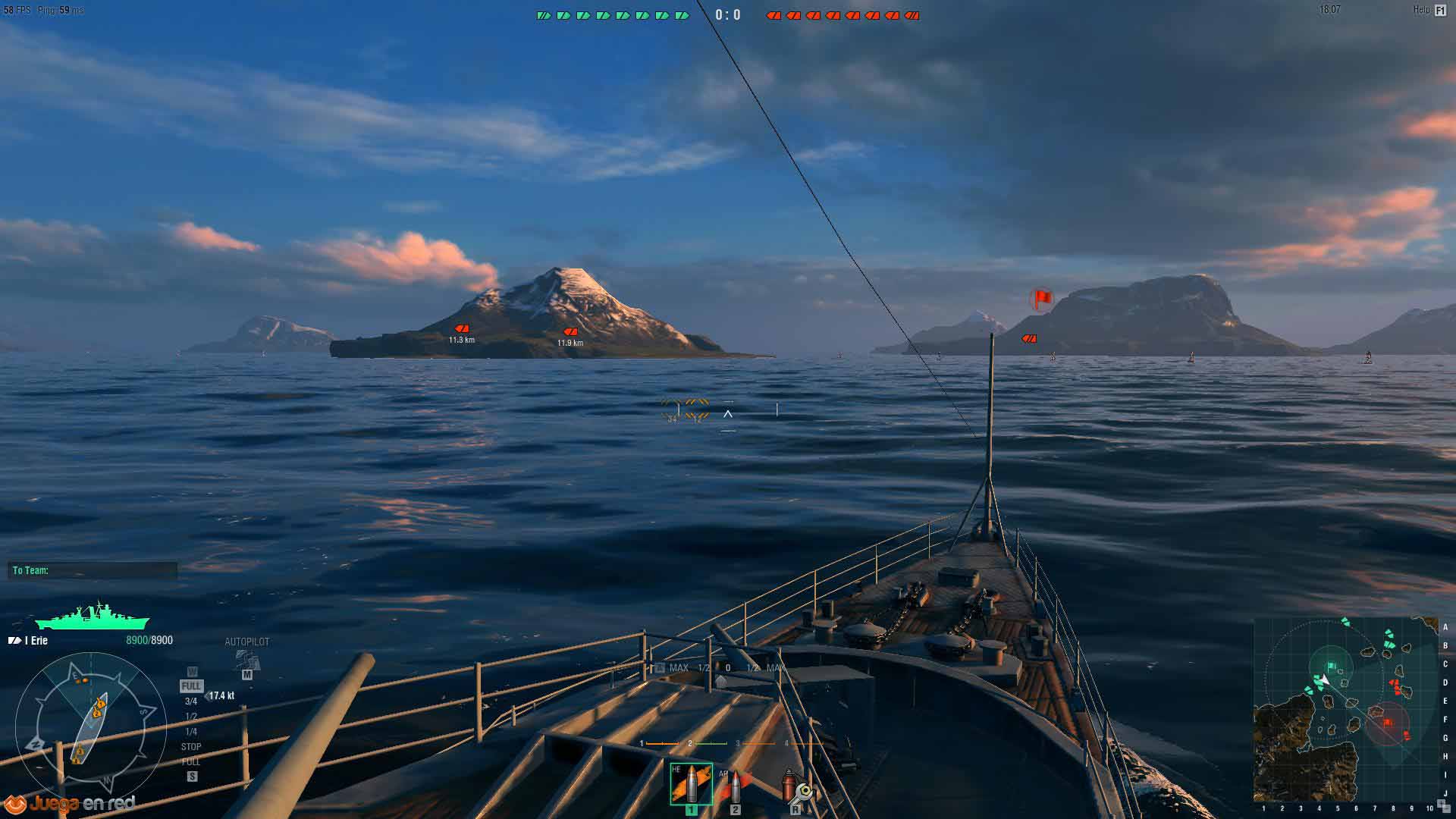
Task: Focus the To Team chat input
Action: click(x=93, y=570)
